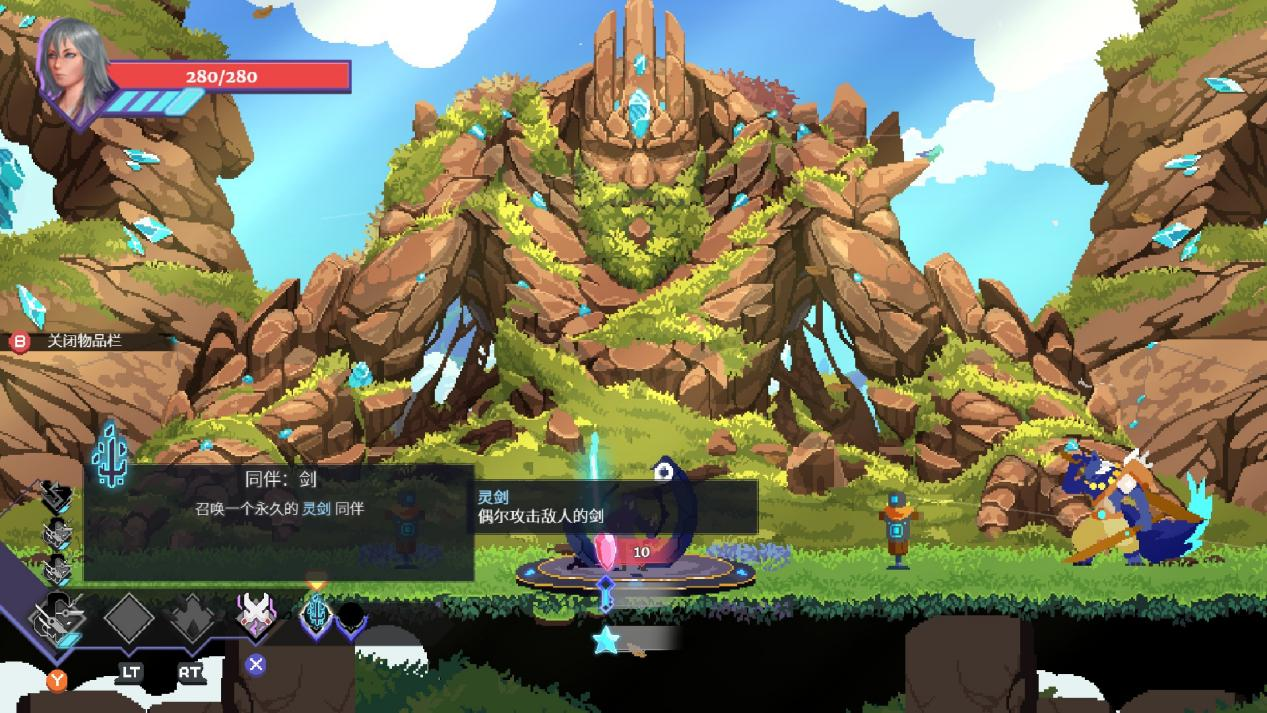Viewport: 1267px width, 713px height.
Task: Click the empty diamond slot above LT
Action: [129, 619]
